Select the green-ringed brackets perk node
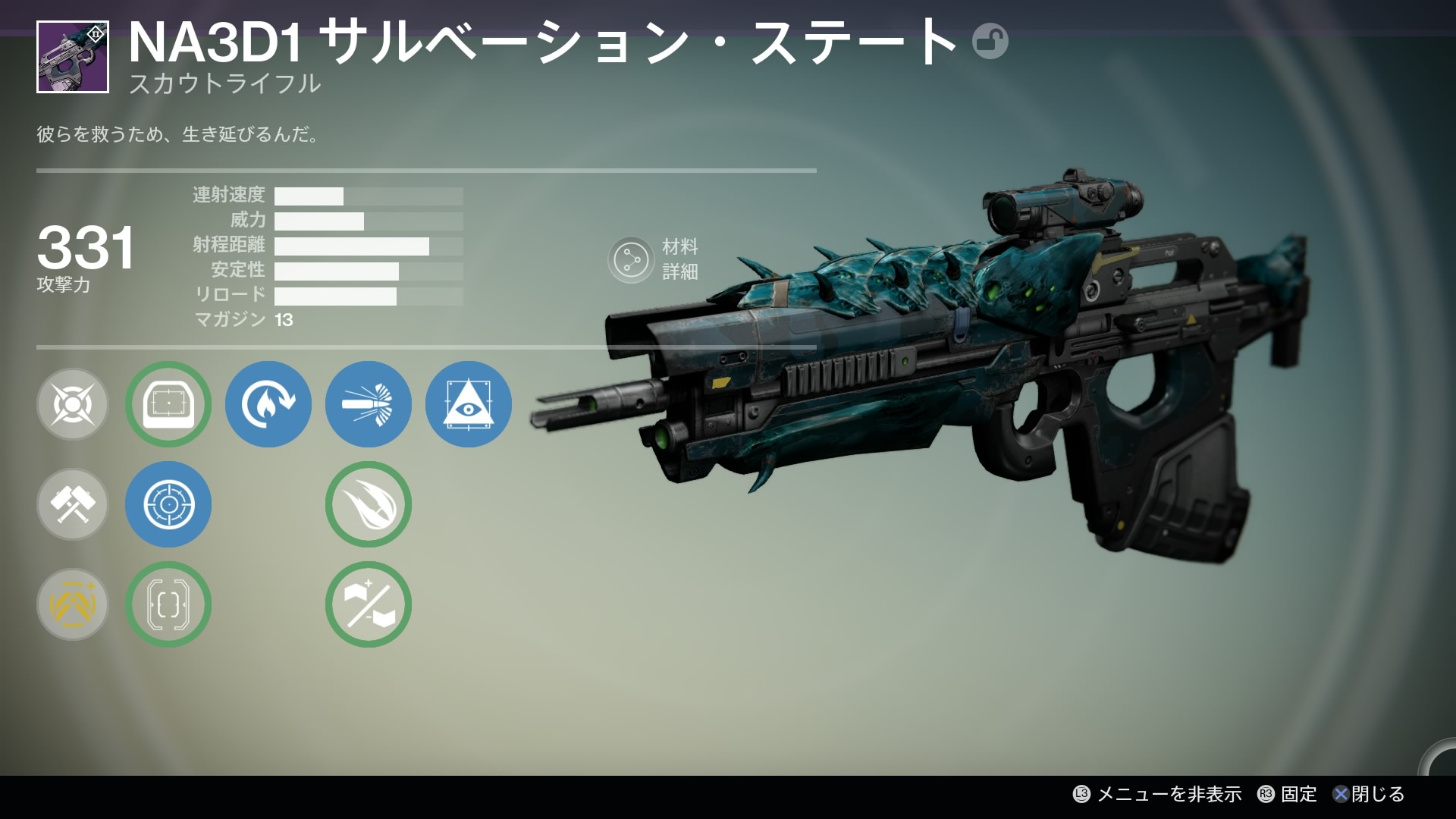 (168, 604)
